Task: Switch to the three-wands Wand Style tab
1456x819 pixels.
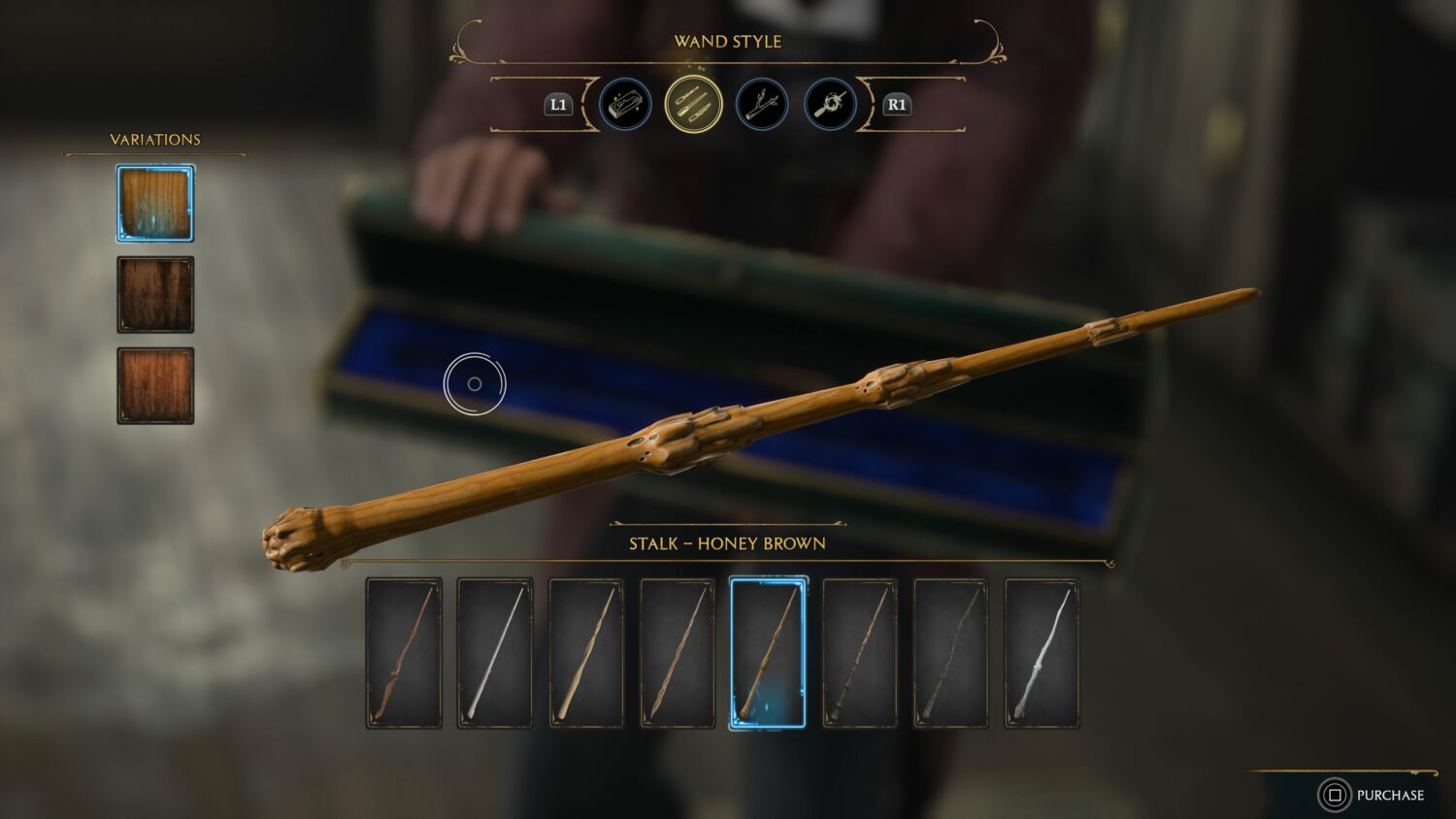Action: pos(693,105)
